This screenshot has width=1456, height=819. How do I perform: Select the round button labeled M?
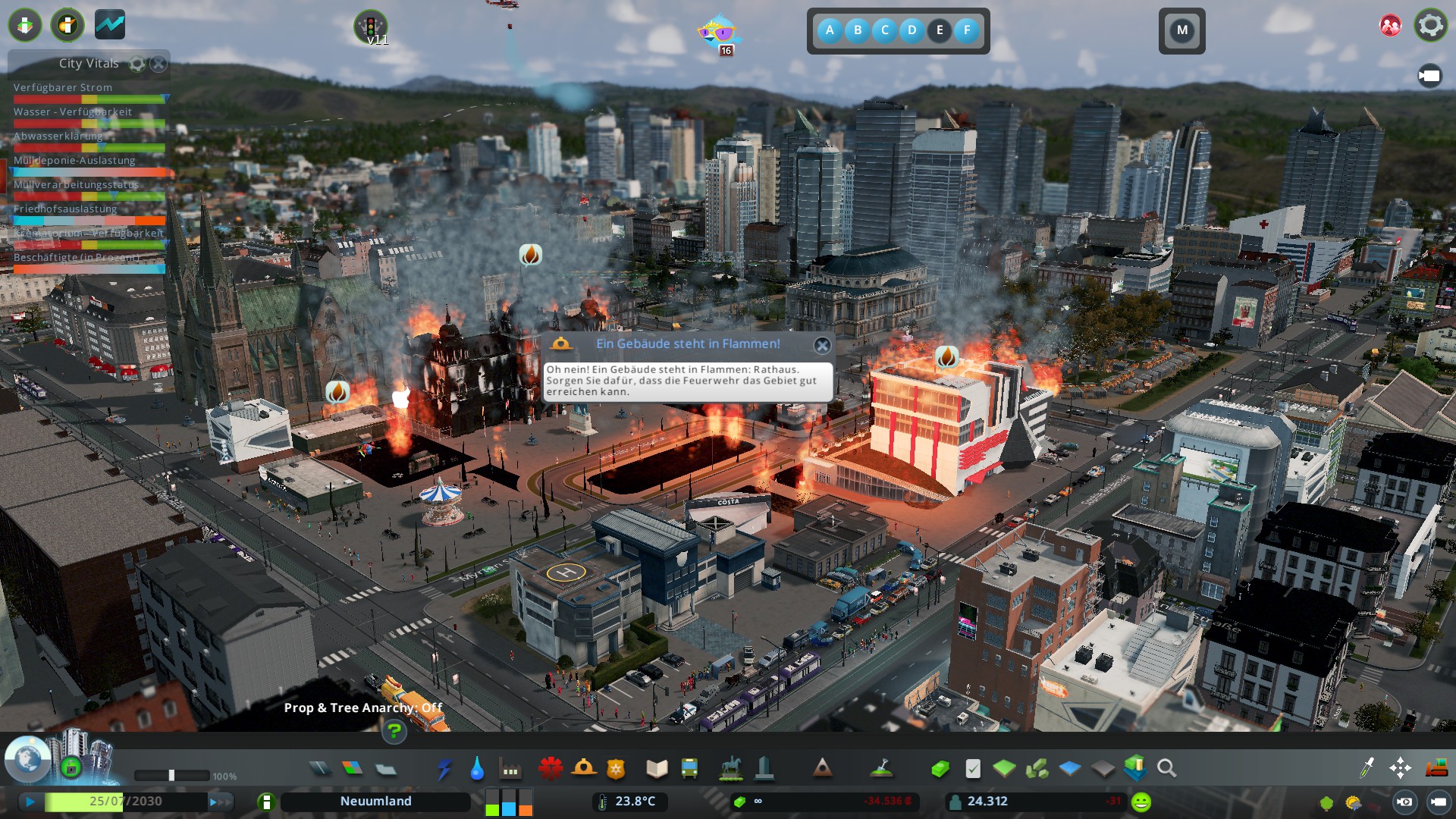(1181, 31)
